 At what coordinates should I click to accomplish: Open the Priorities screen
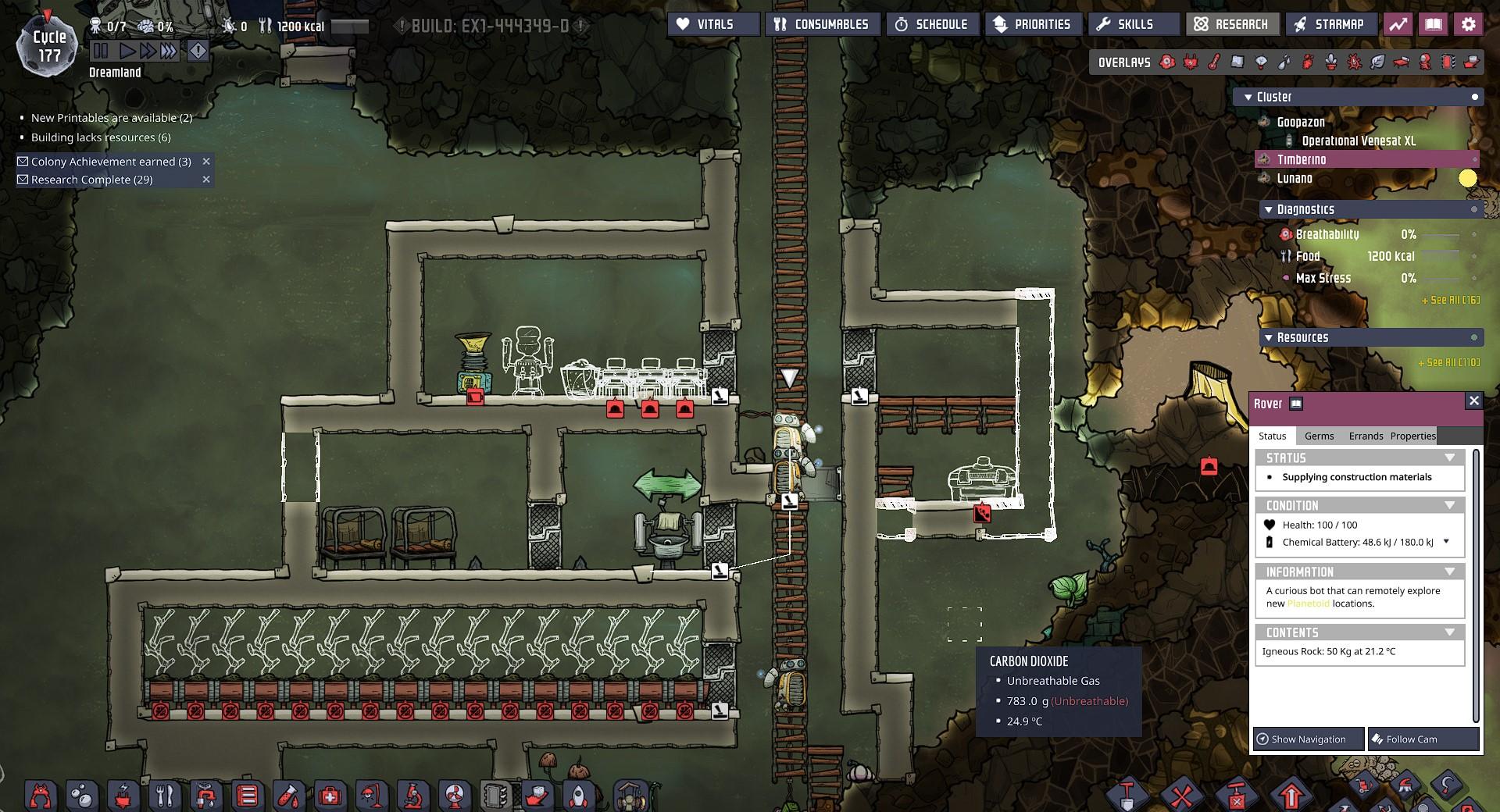(1032, 24)
